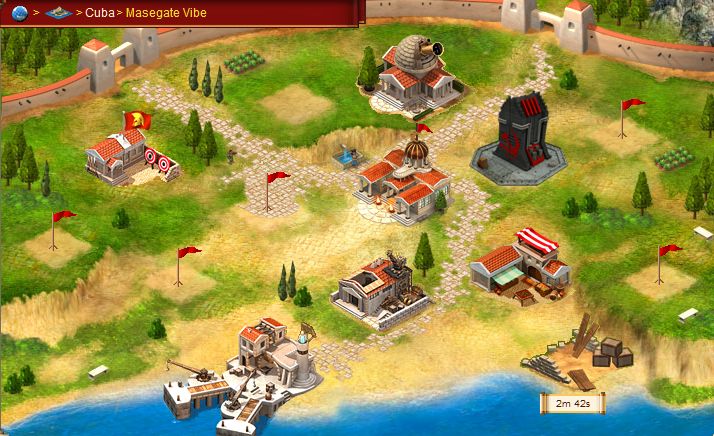Go to the Cuba island link
The width and height of the screenshot is (714, 436).
point(99,14)
